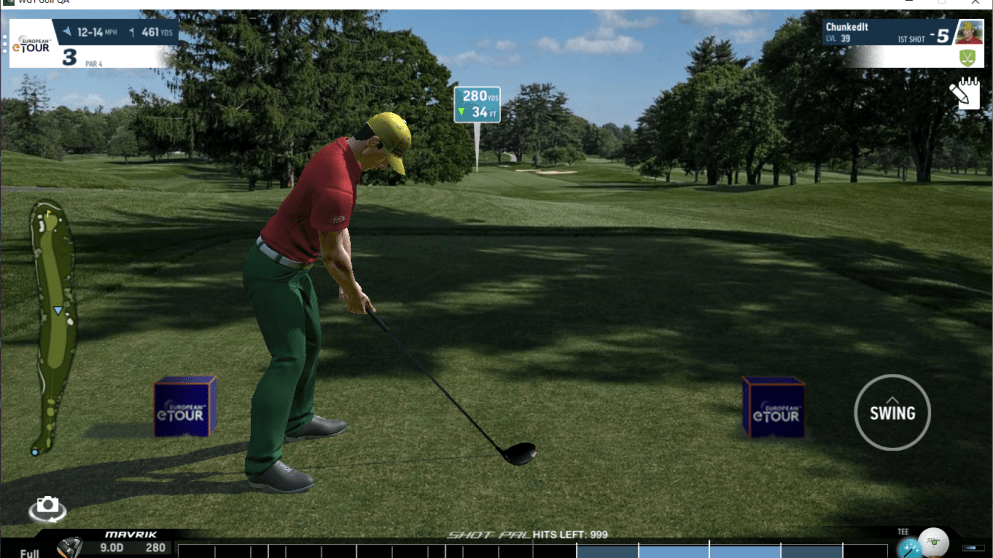This screenshot has height=558, width=993.
Task: Open the ChunkedIt player profile avatar
Action: (968, 33)
